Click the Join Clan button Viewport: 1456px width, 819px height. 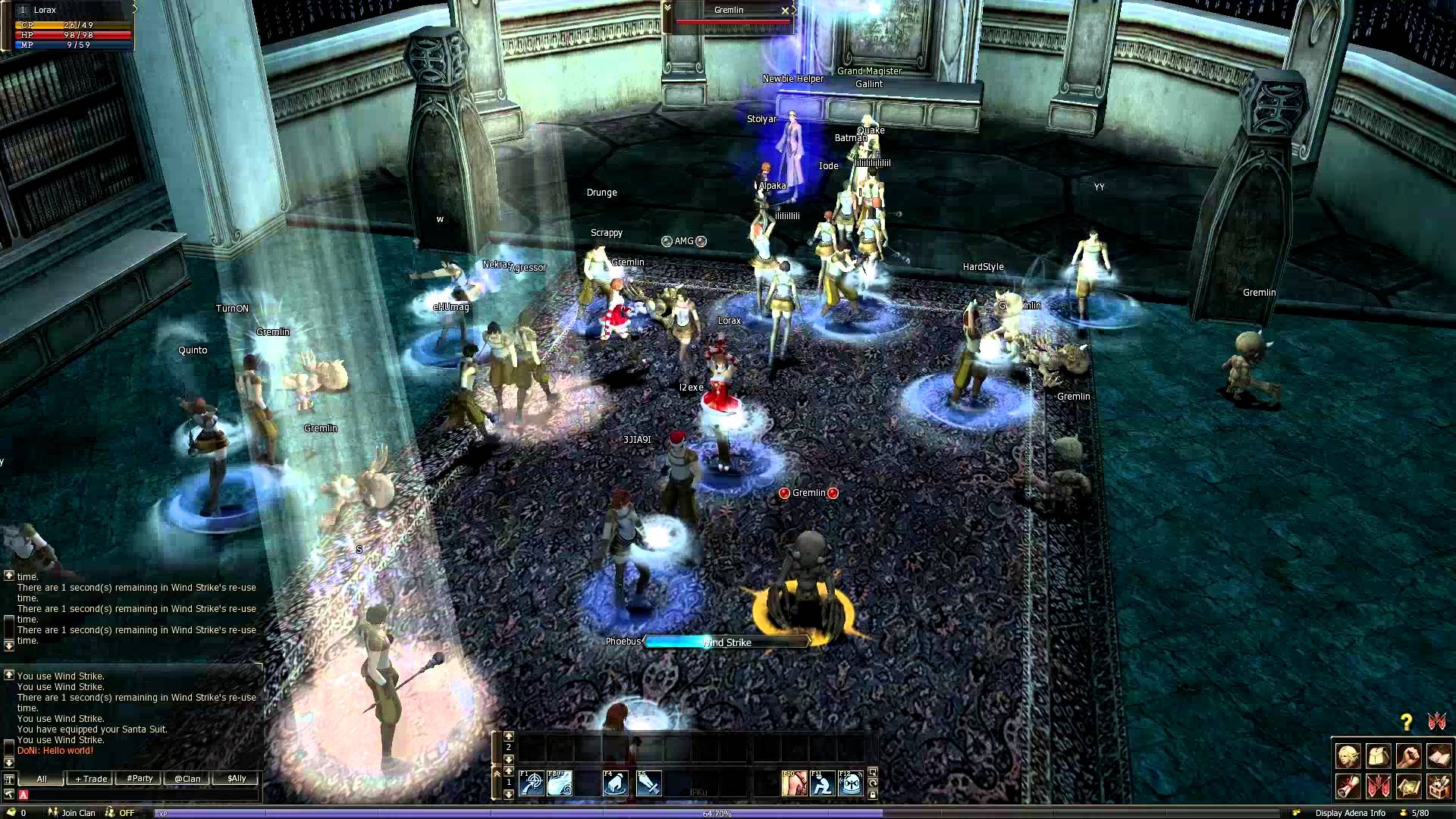(x=73, y=813)
